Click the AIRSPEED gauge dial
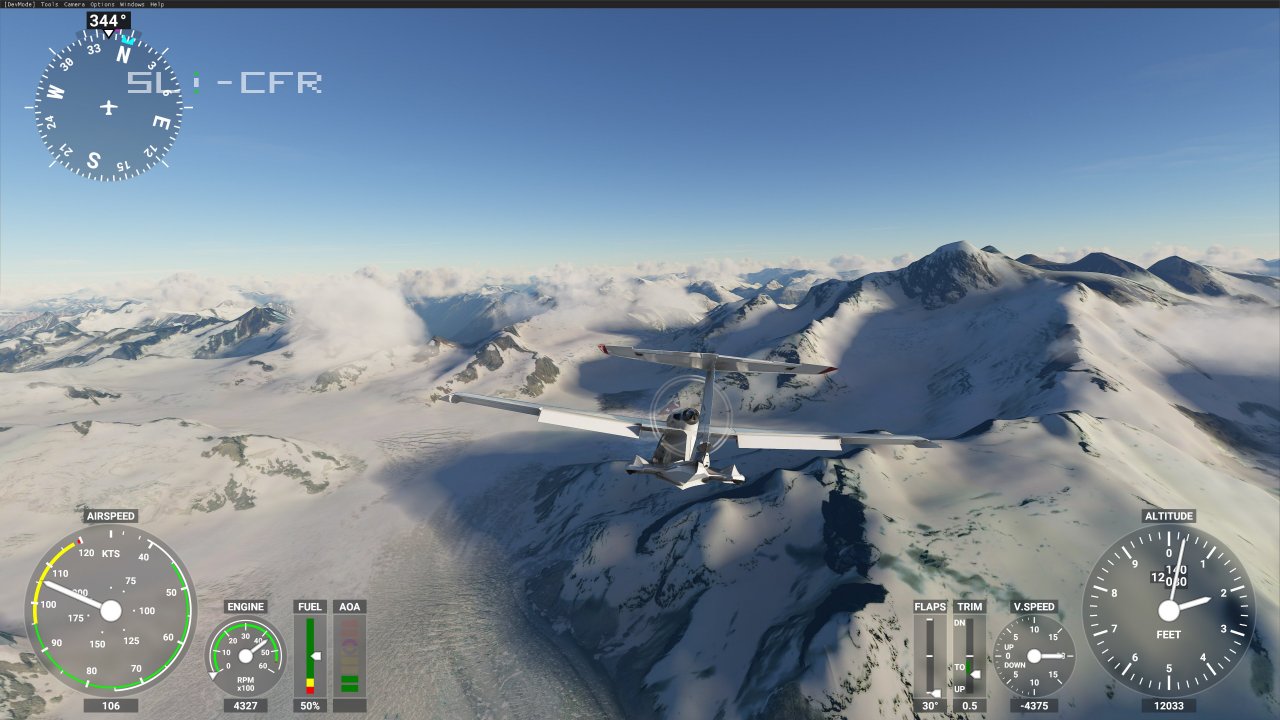 point(110,610)
